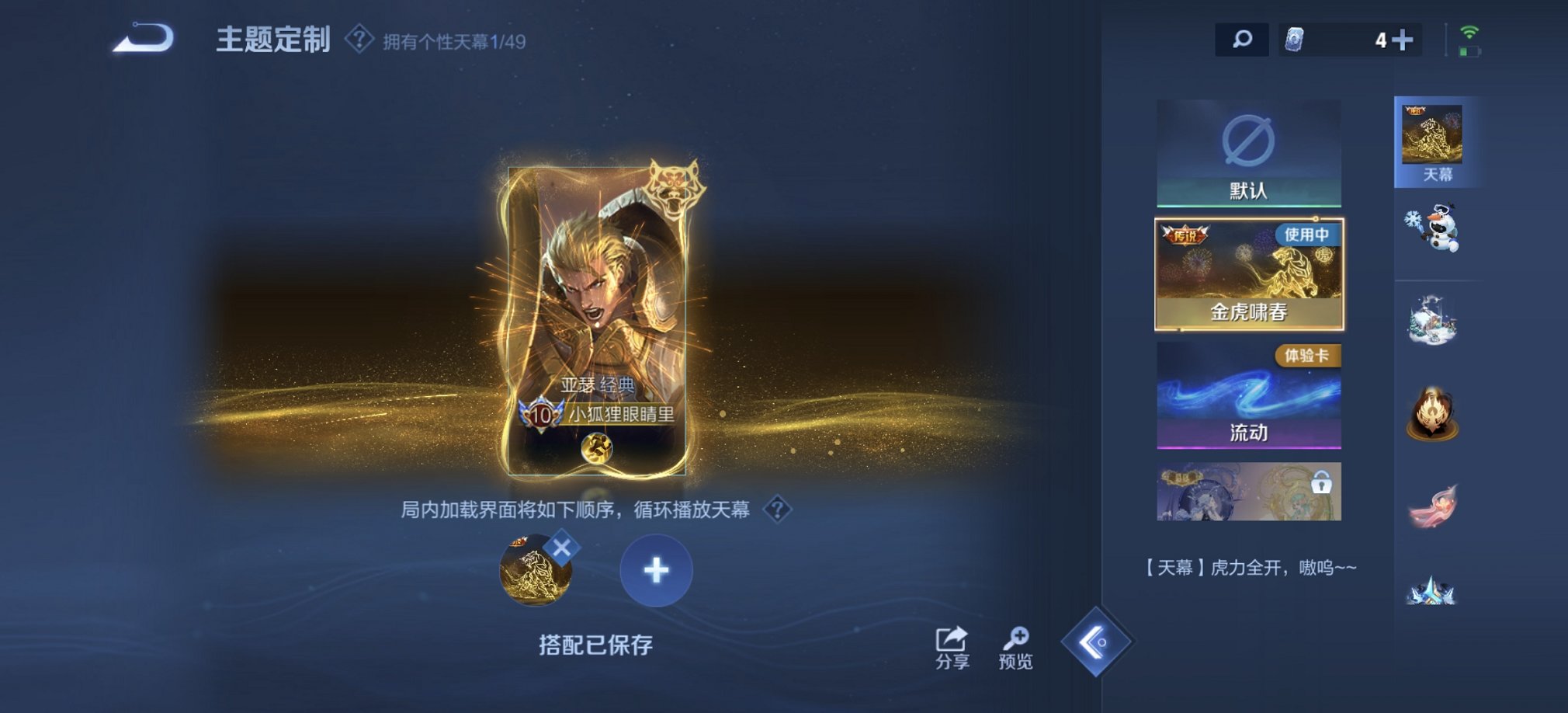Click the plus button to add loading screen
Image resolution: width=1568 pixels, height=713 pixels.
656,571
